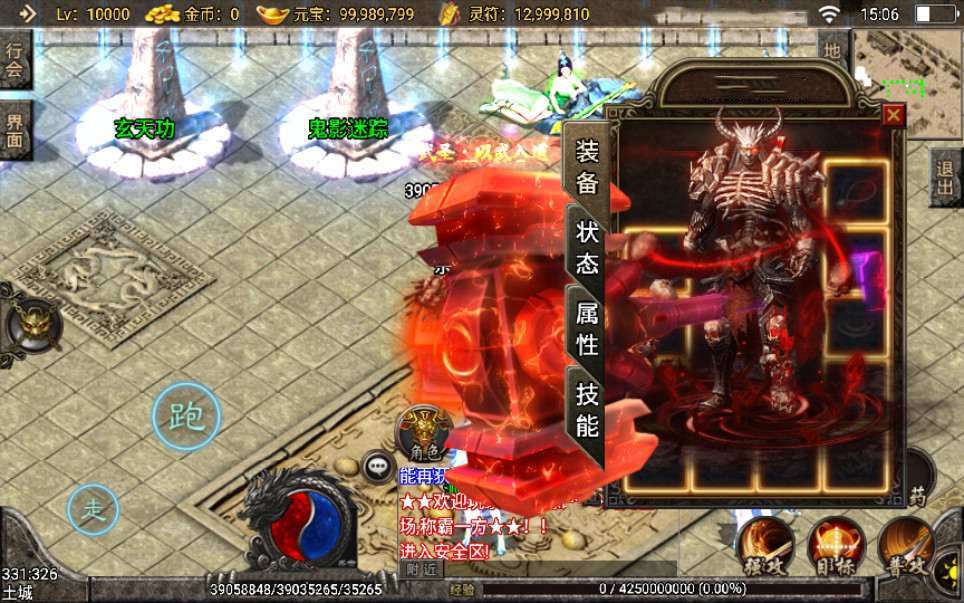964x603 pixels.
Task: Open the chat speech bubble button
Action: (379, 465)
